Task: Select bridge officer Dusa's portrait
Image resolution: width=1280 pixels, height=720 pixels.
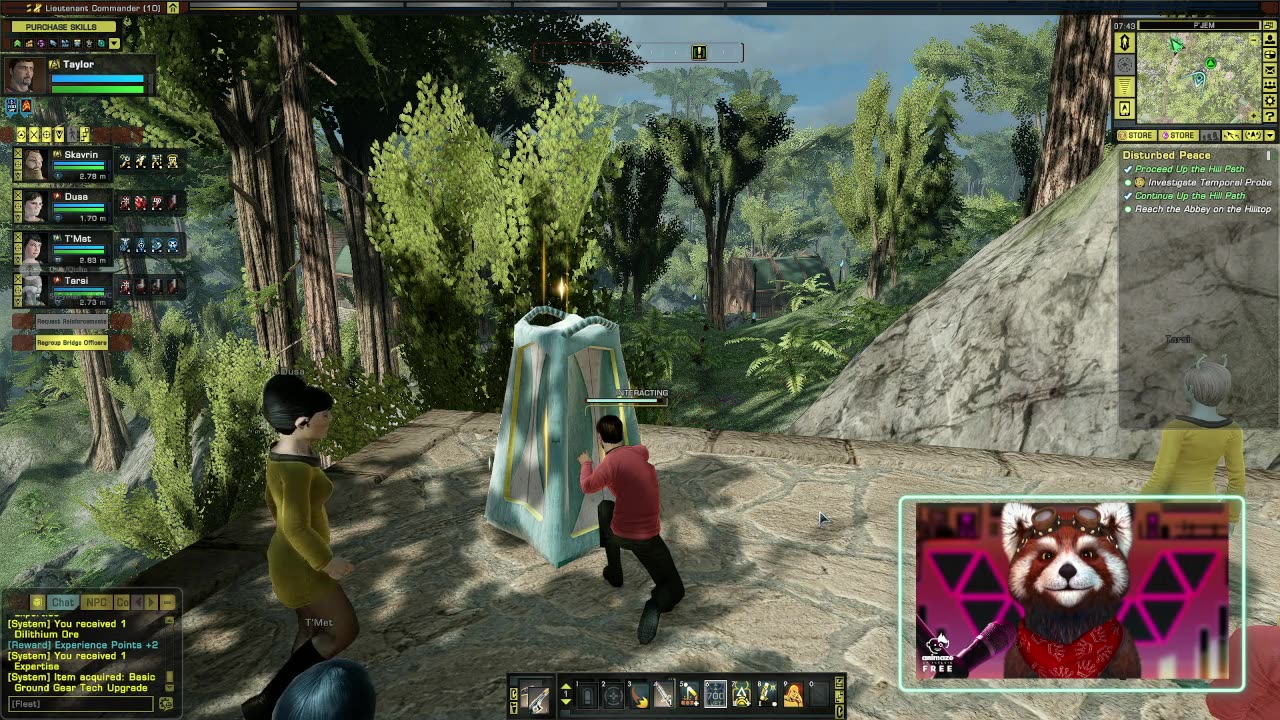Action: tap(35, 205)
